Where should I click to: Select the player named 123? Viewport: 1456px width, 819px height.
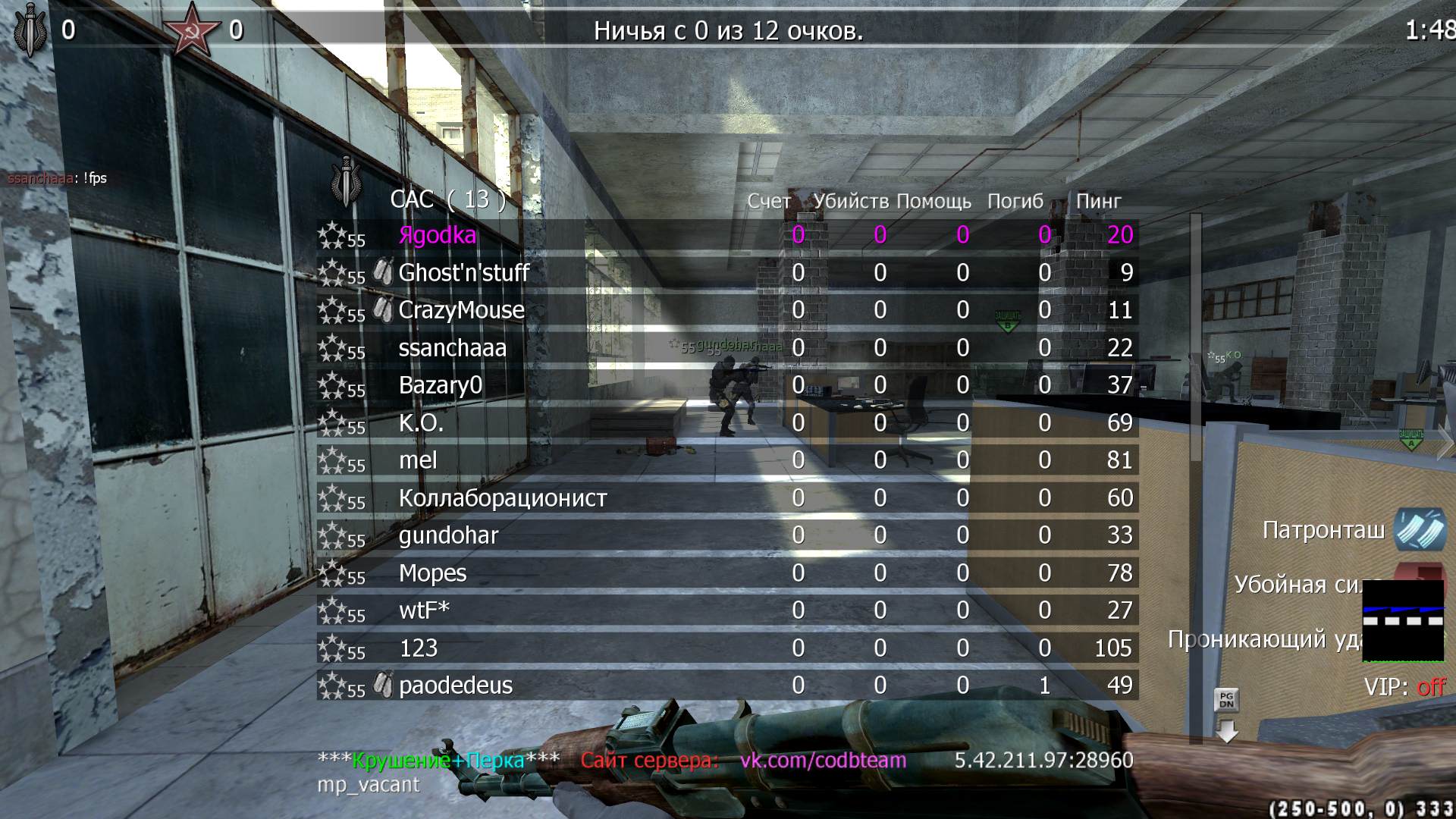[418, 648]
